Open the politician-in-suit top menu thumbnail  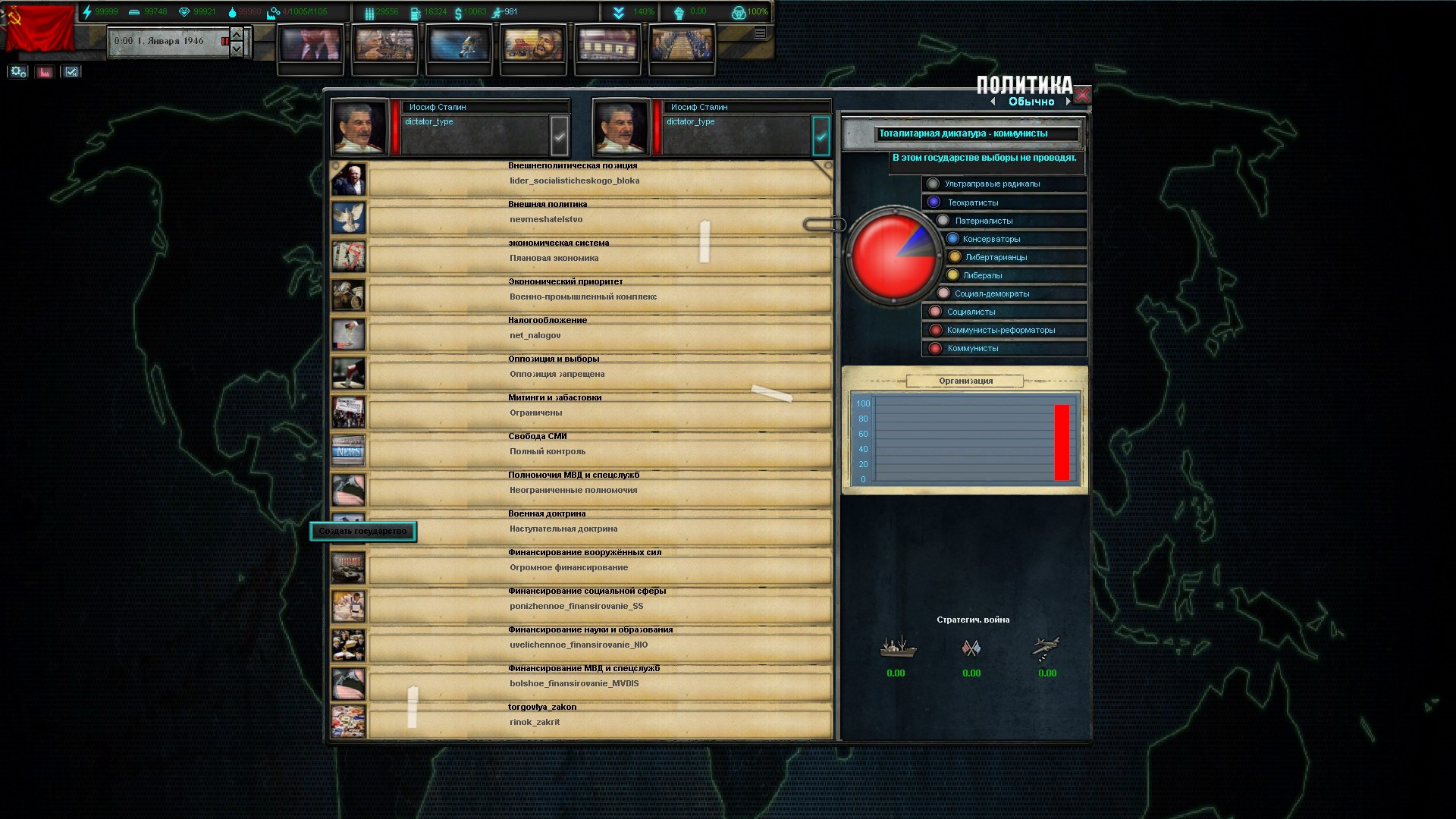310,44
